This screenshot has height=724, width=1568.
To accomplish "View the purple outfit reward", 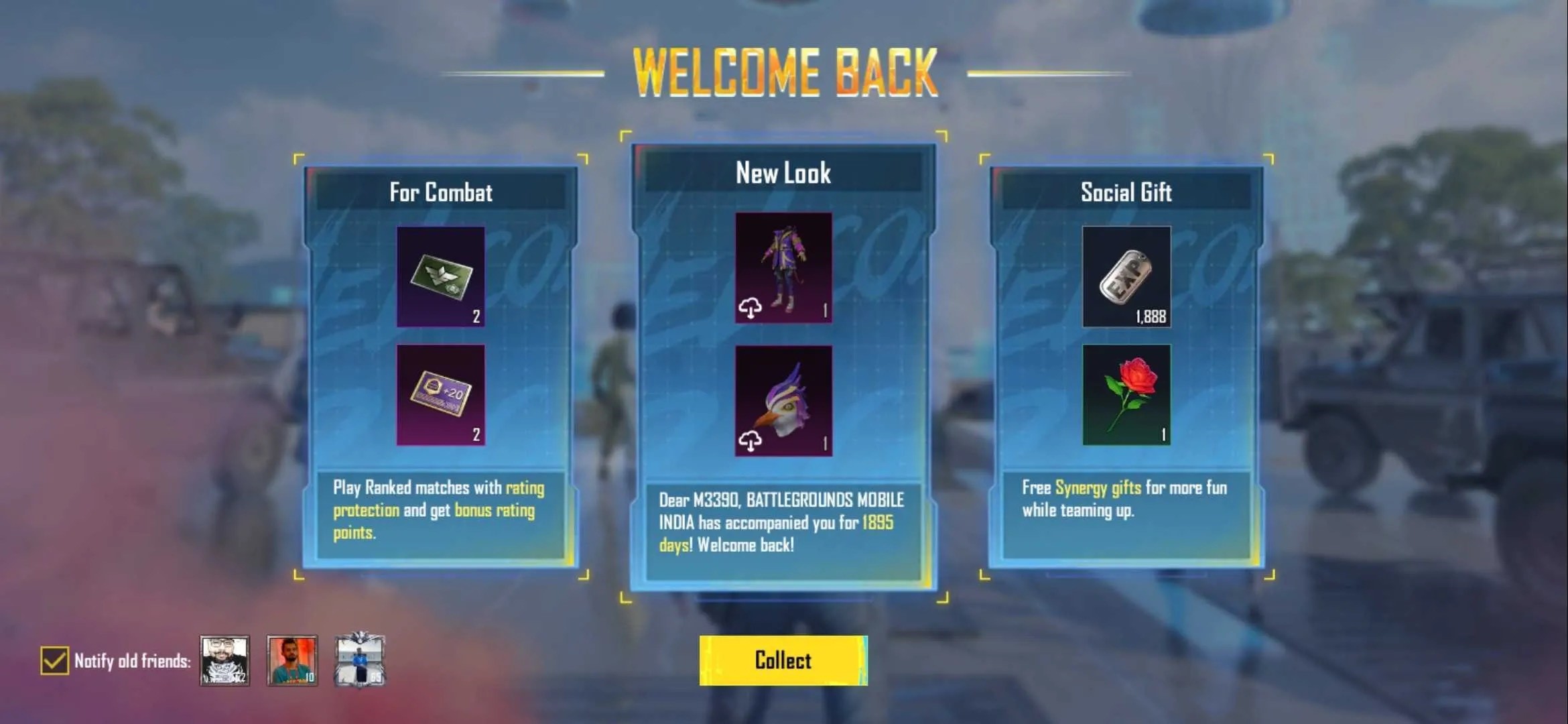I will pyautogui.click(x=783, y=268).
